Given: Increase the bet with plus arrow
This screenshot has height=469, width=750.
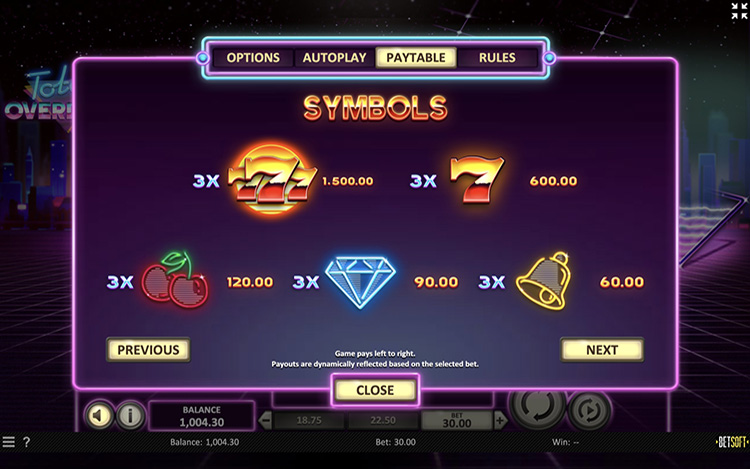Looking at the screenshot, I should [500, 421].
